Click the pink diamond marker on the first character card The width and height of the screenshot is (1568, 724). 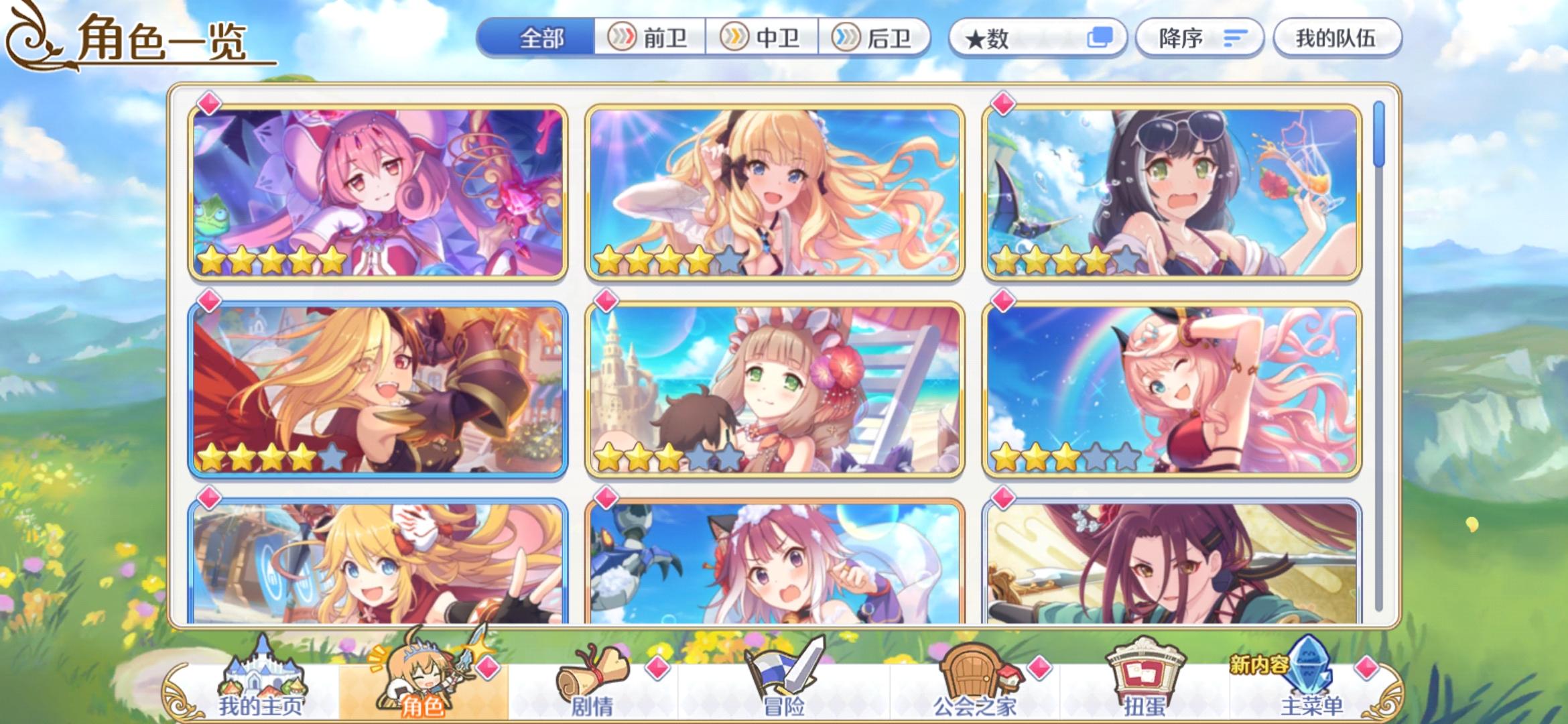point(208,102)
